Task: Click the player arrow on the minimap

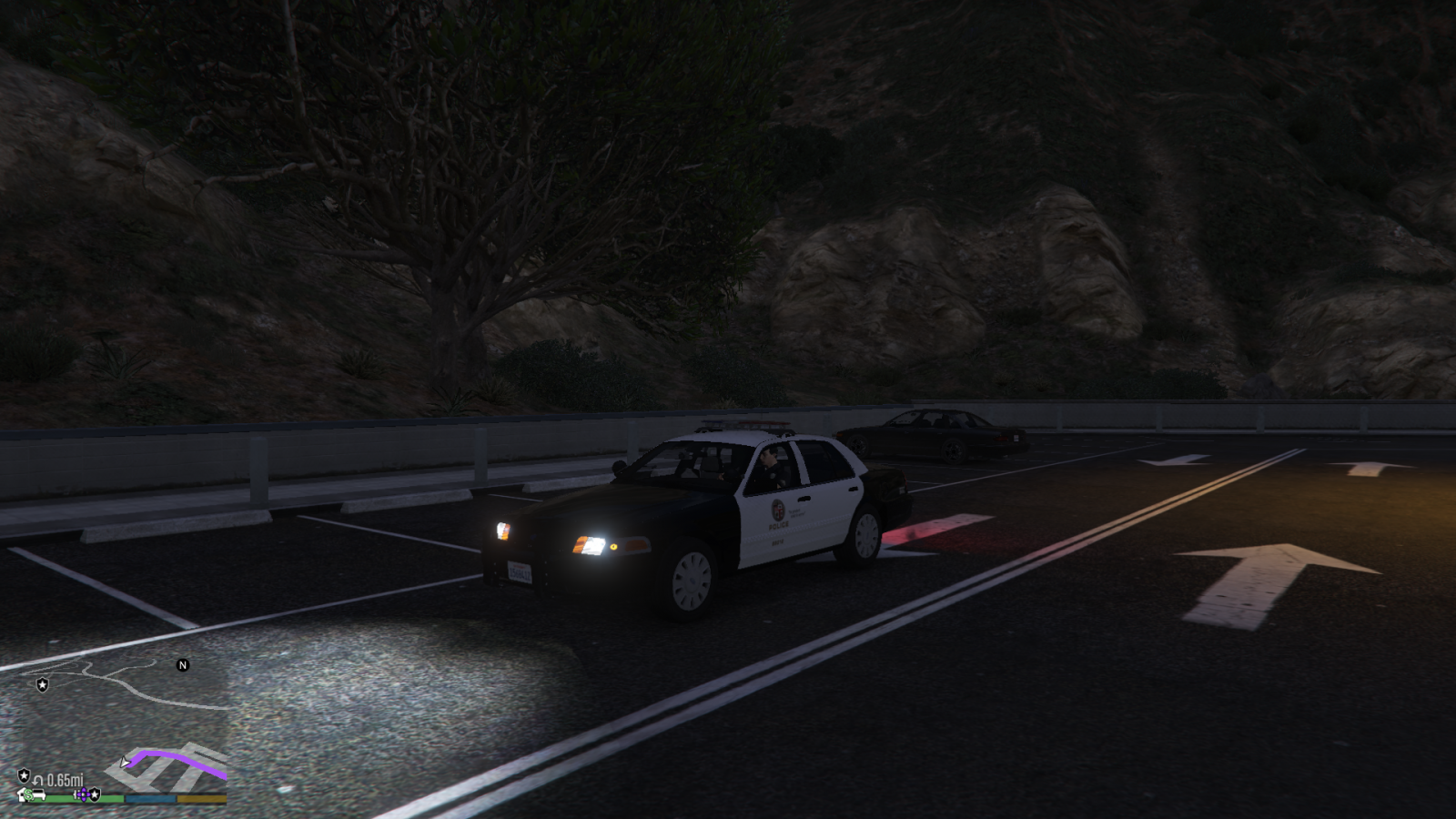Action: (125, 763)
